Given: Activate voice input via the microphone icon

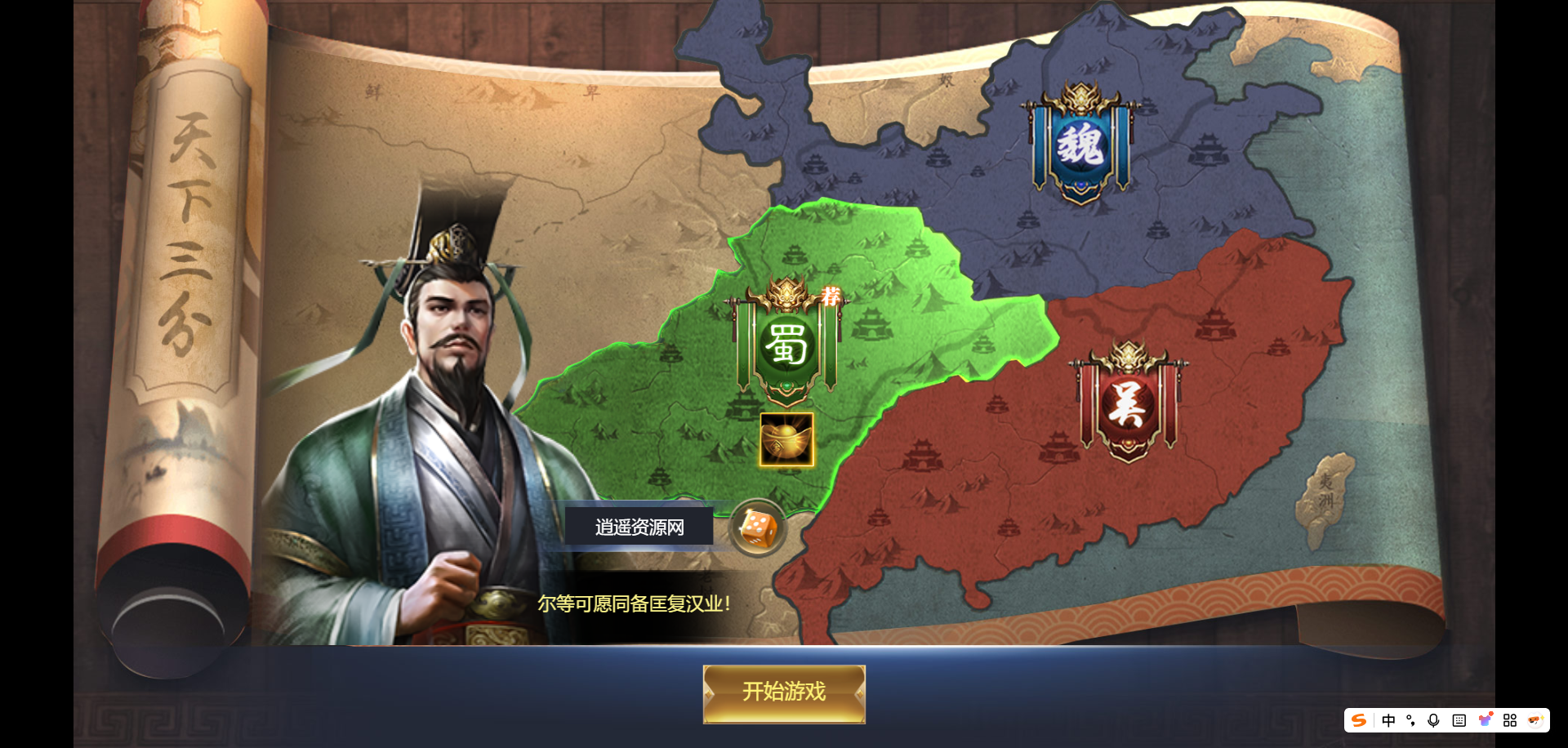Looking at the screenshot, I should click(x=1433, y=720).
